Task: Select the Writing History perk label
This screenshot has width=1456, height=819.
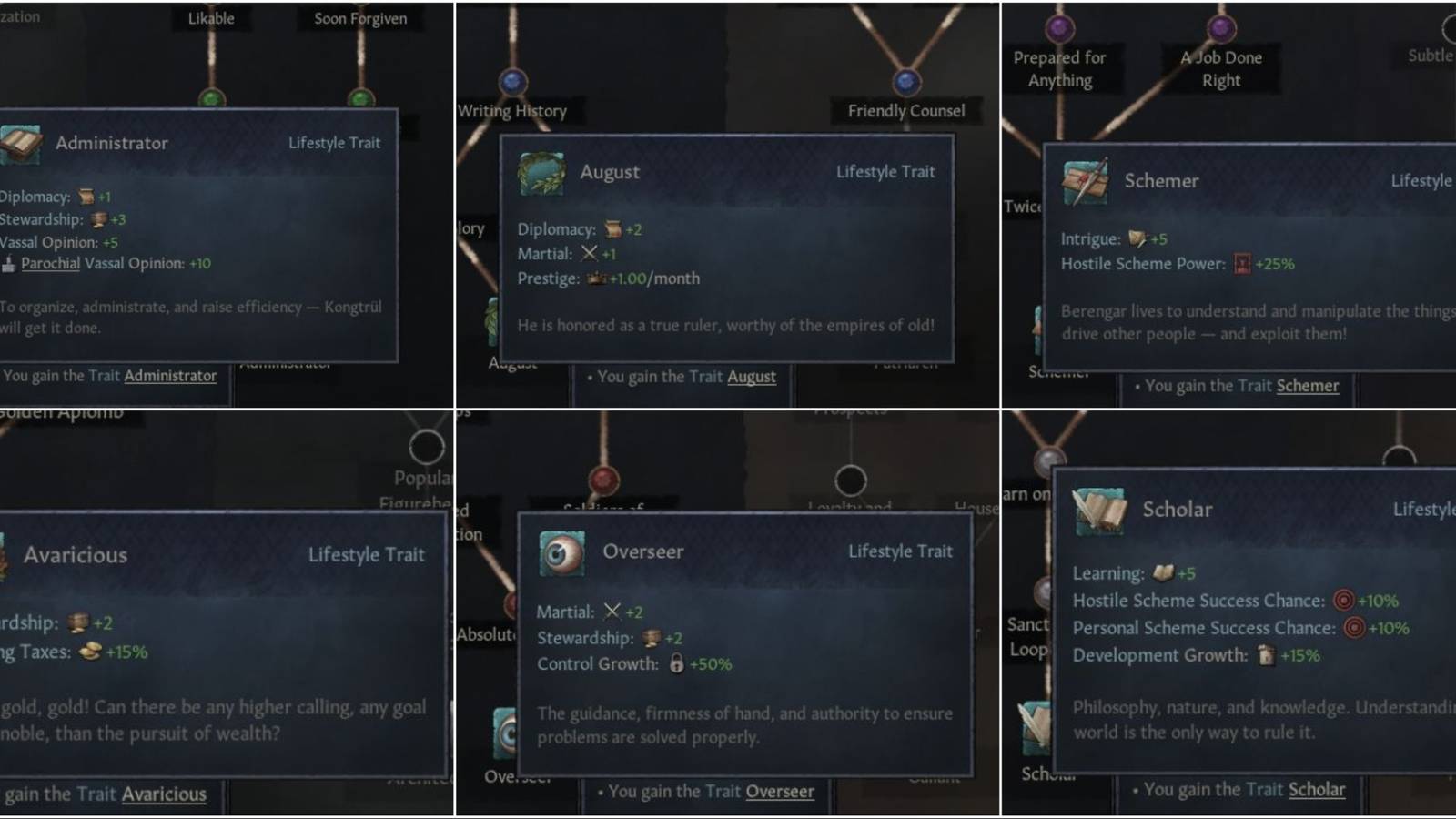Action: point(513,110)
